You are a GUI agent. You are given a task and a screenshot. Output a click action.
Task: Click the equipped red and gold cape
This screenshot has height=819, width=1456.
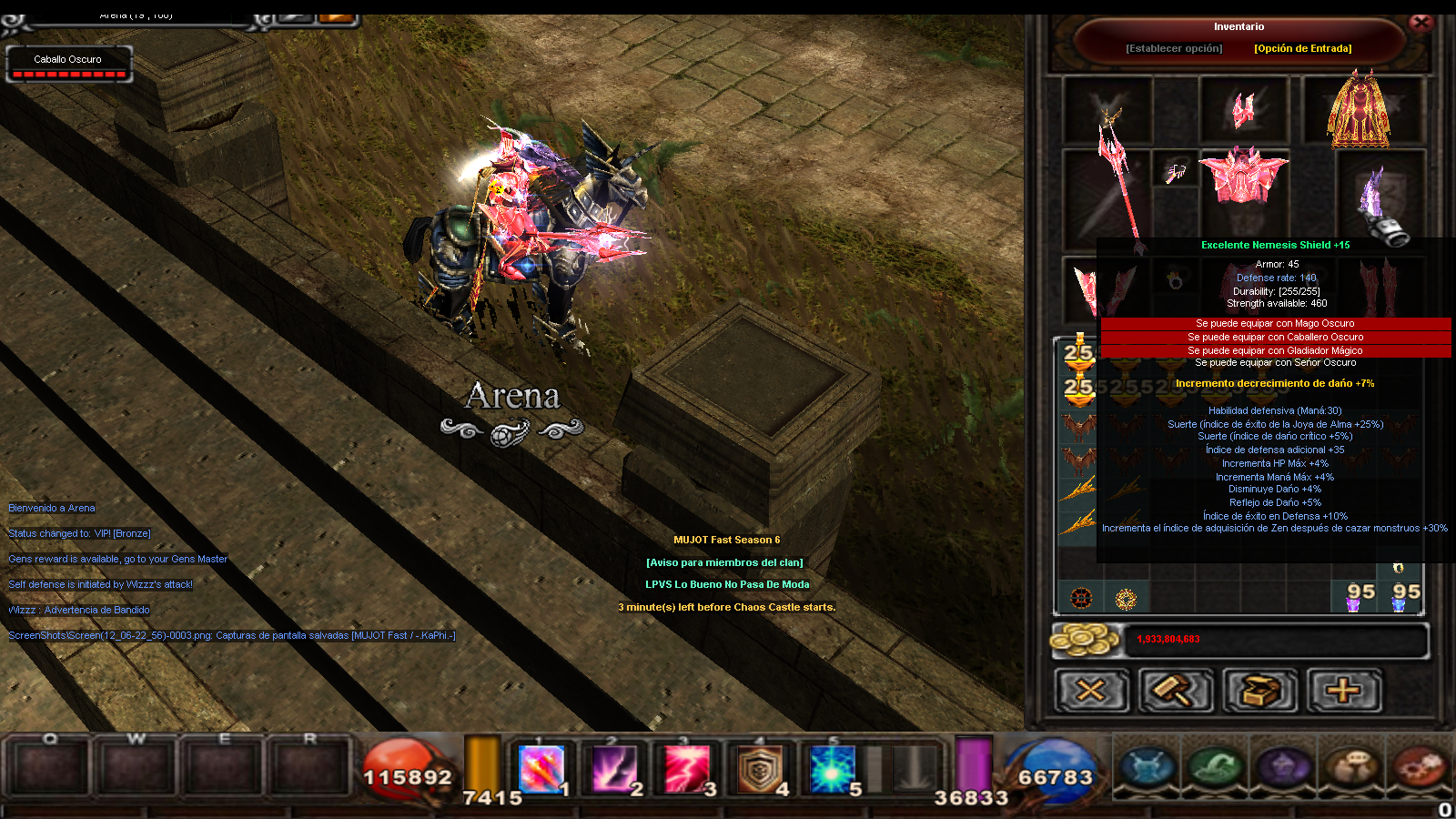pos(1359,111)
